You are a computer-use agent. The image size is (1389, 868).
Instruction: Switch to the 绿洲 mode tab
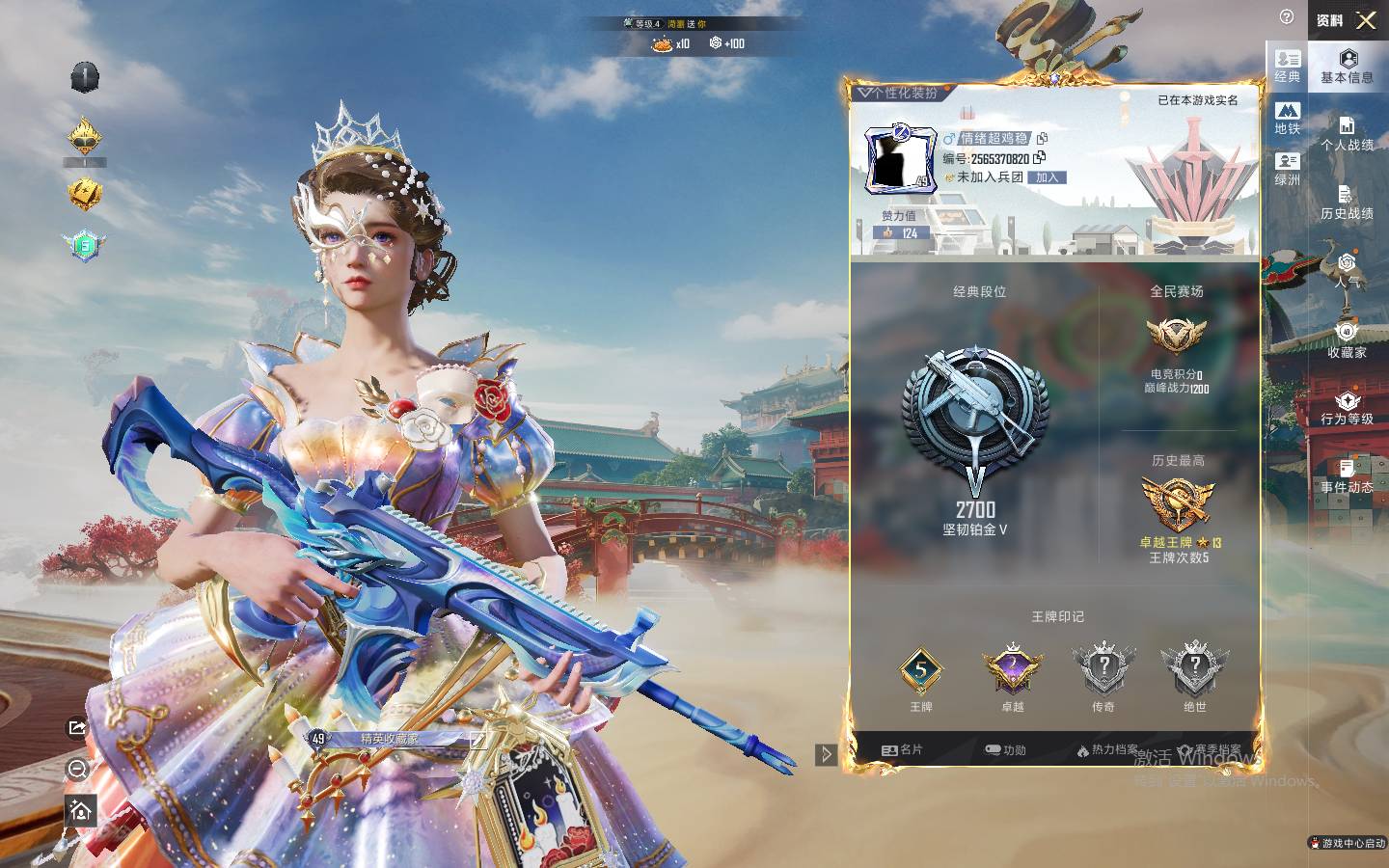click(1288, 169)
